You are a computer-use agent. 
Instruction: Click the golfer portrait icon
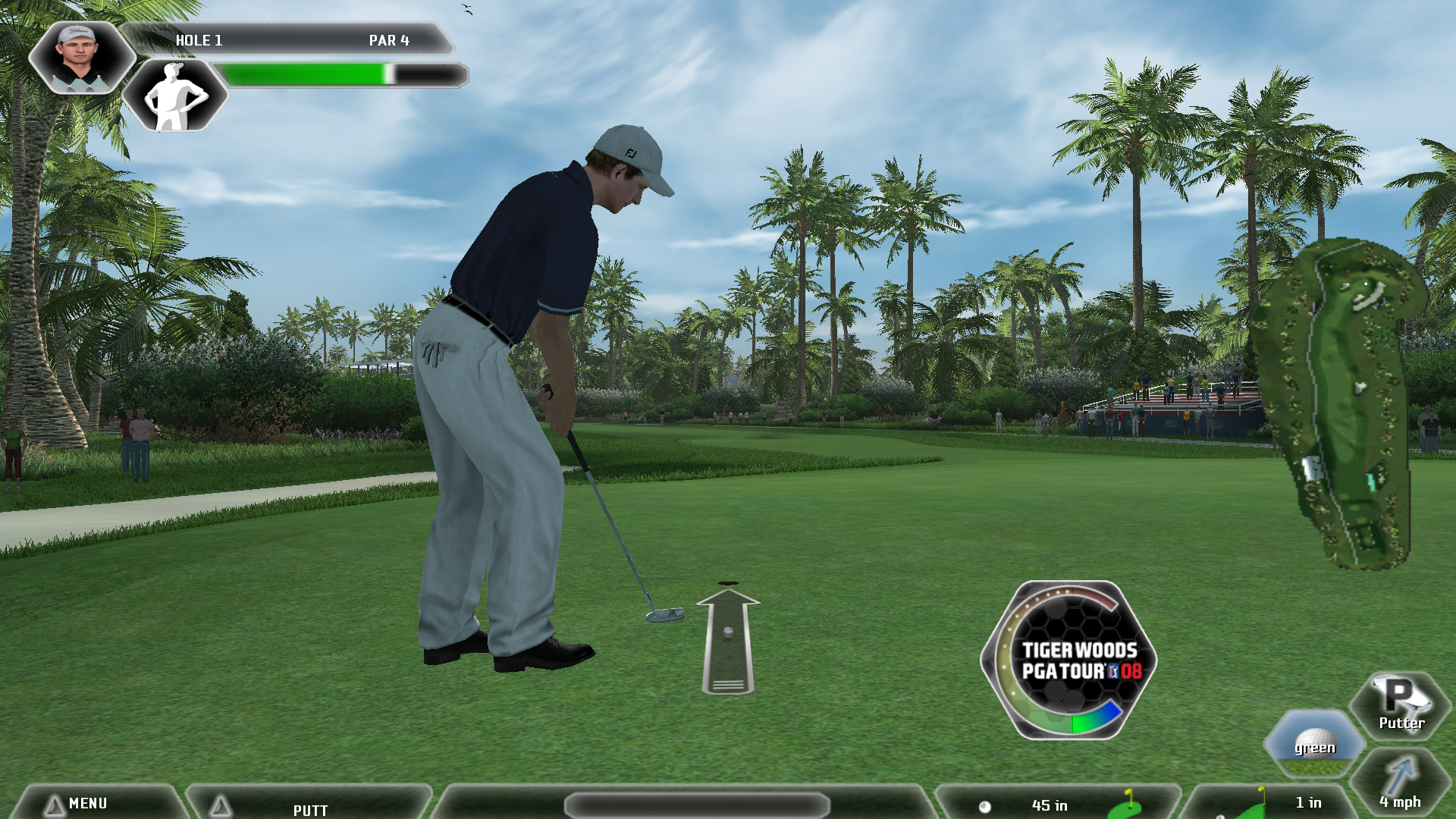pyautogui.click(x=80, y=58)
